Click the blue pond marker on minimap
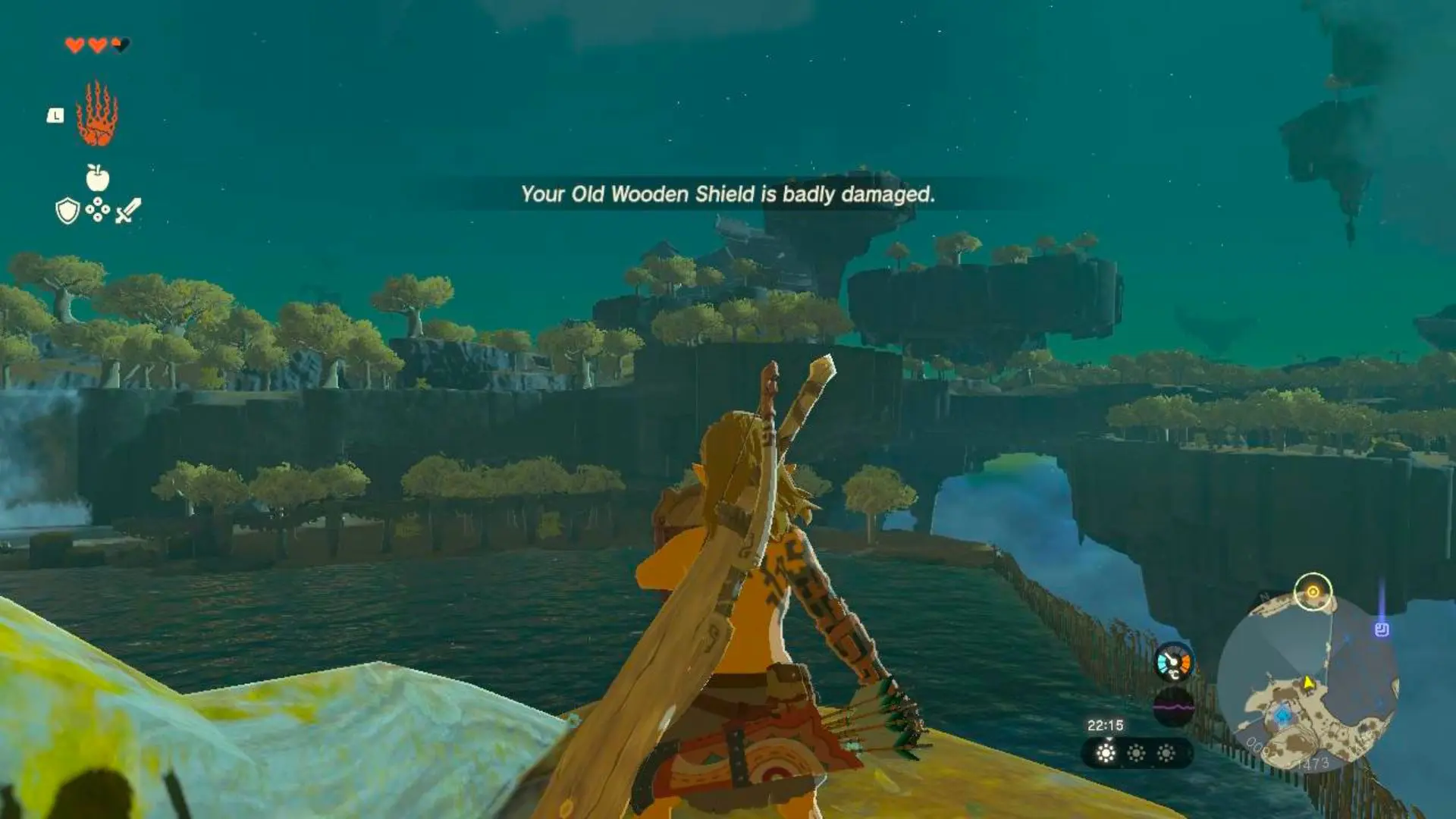The height and width of the screenshot is (819, 1456). pos(1282,715)
